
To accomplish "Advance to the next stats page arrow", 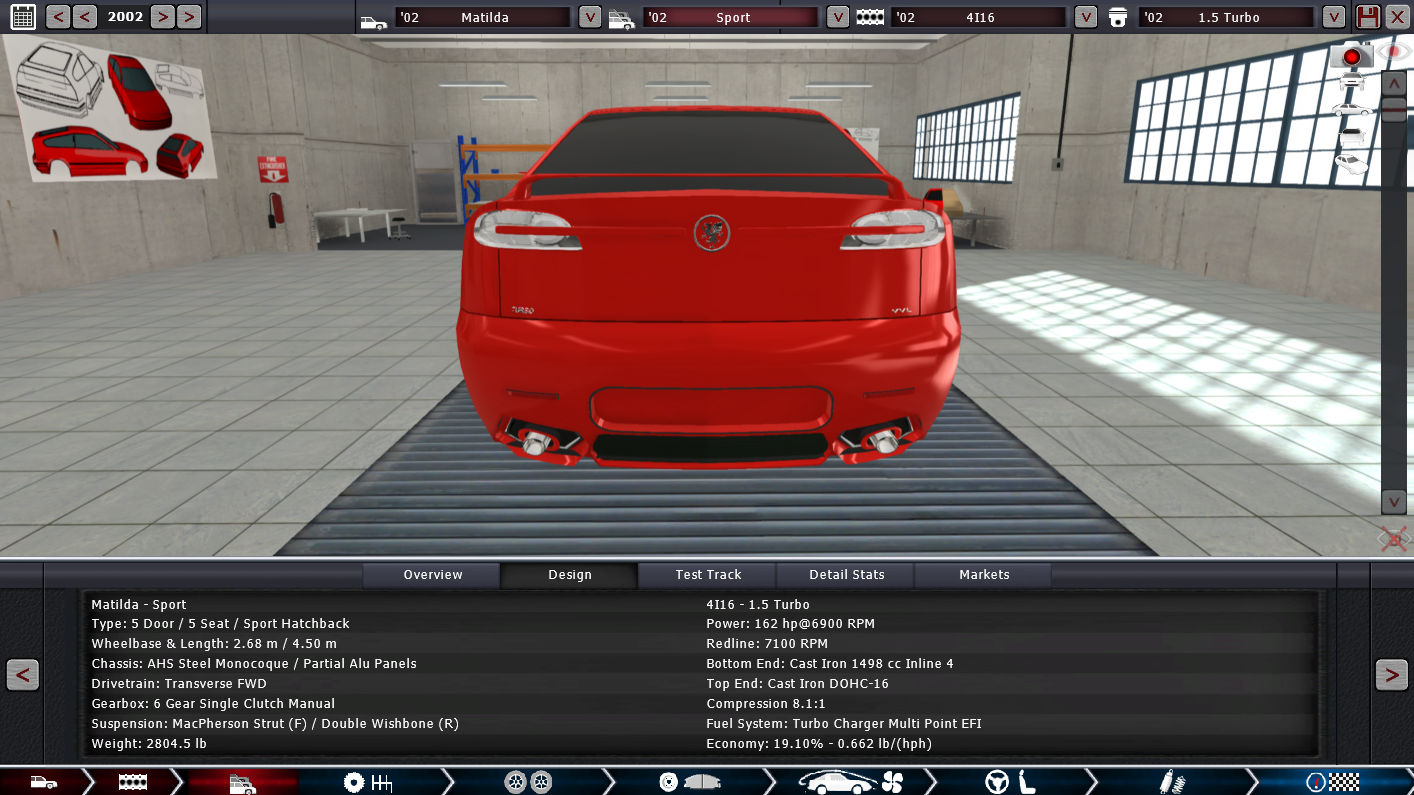I will coord(1391,675).
